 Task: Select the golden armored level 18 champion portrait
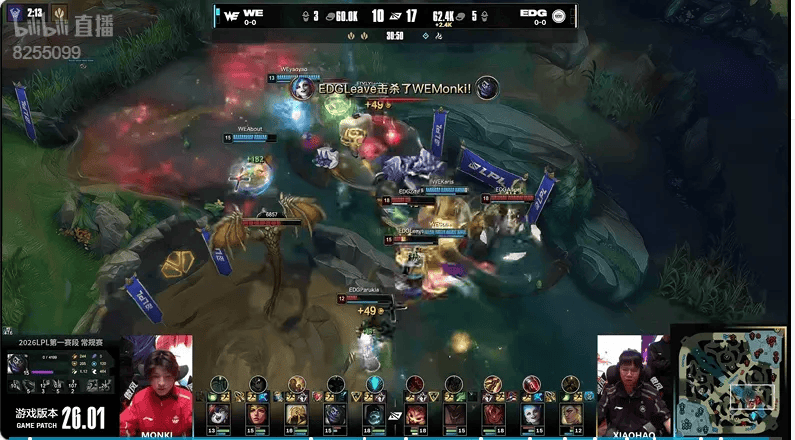point(296,414)
